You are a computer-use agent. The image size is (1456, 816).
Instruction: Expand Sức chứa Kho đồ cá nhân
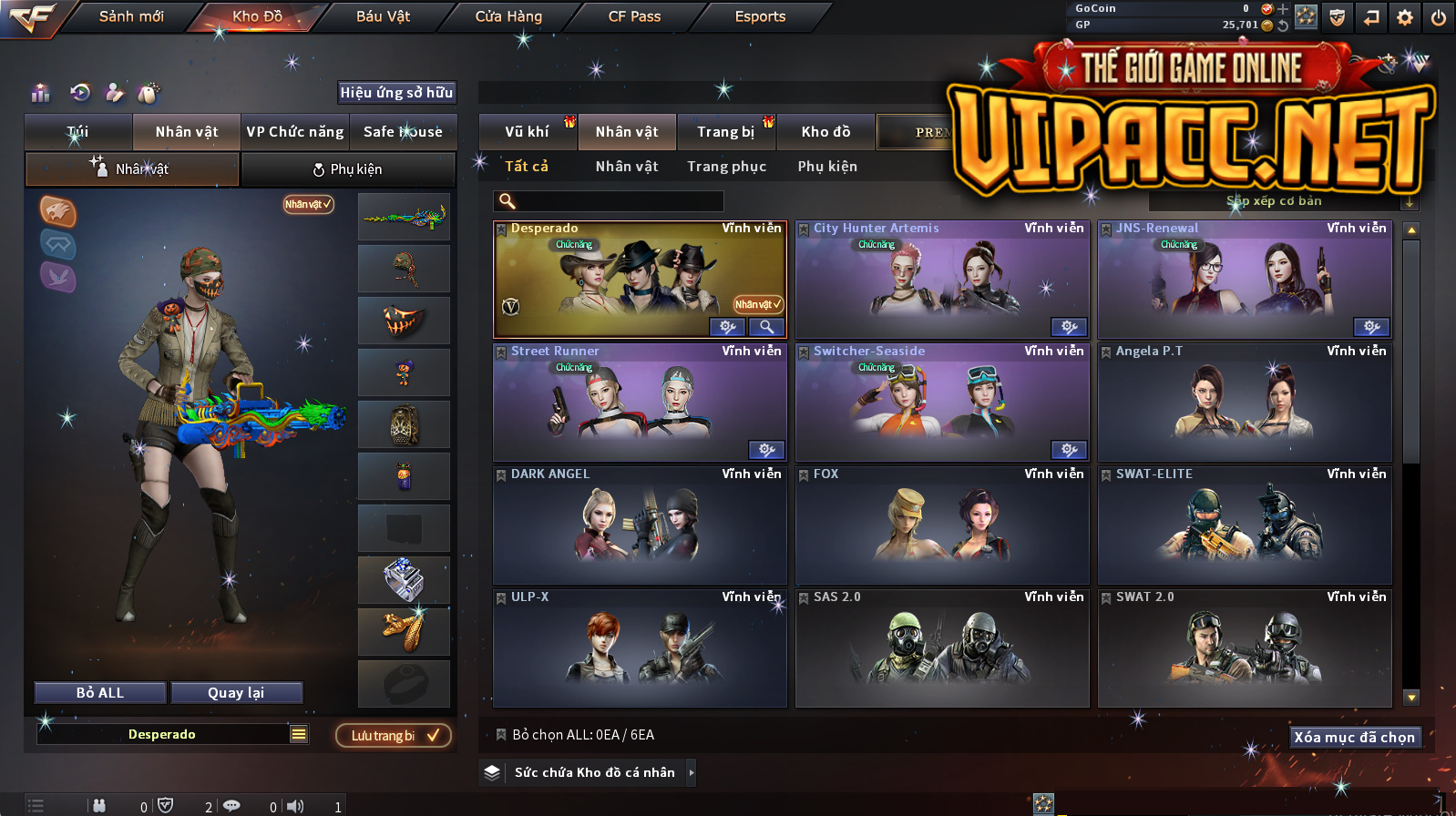(x=692, y=772)
